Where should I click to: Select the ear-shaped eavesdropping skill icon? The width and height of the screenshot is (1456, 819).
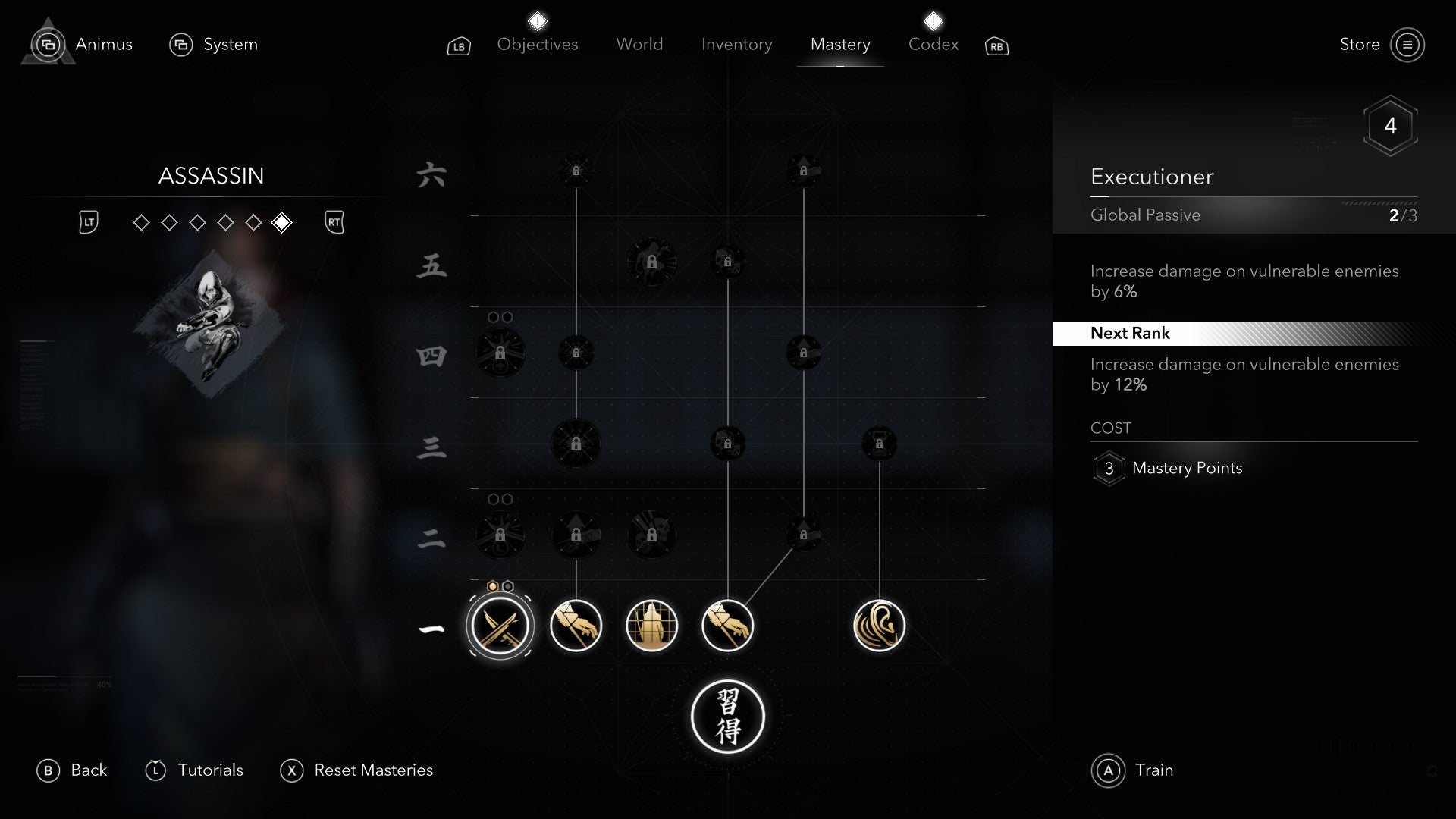point(880,625)
